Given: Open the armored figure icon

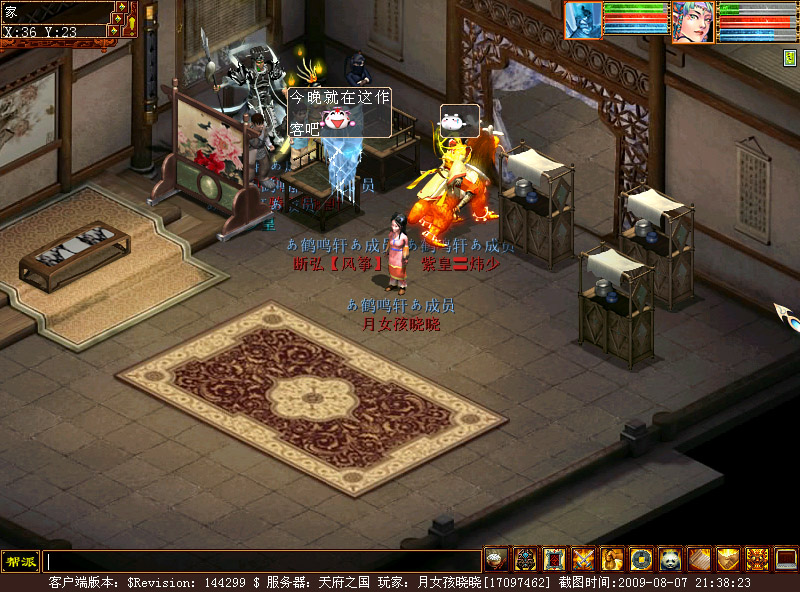Looking at the screenshot, I should coord(525,560).
